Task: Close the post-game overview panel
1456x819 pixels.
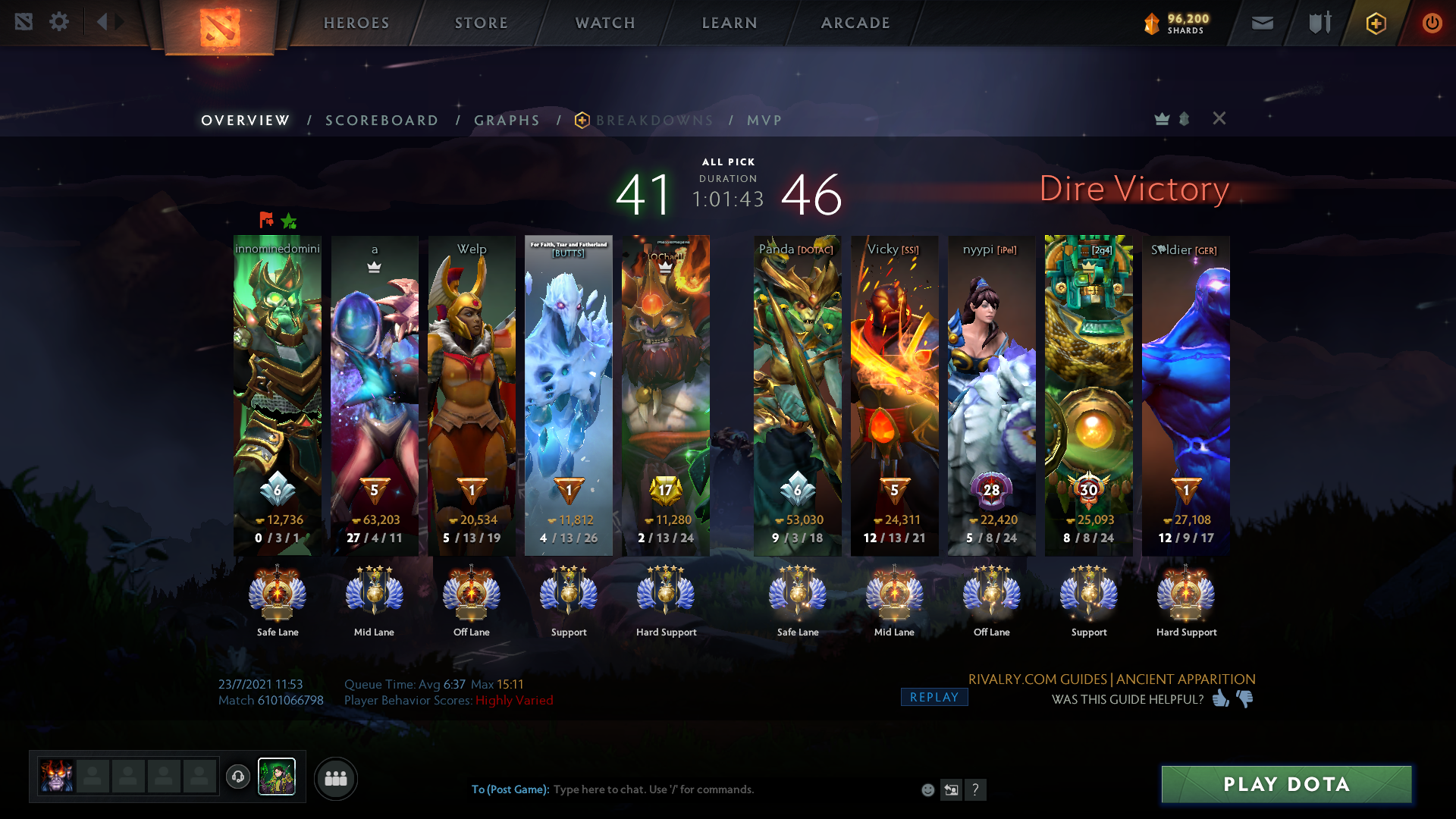Action: (x=1219, y=118)
